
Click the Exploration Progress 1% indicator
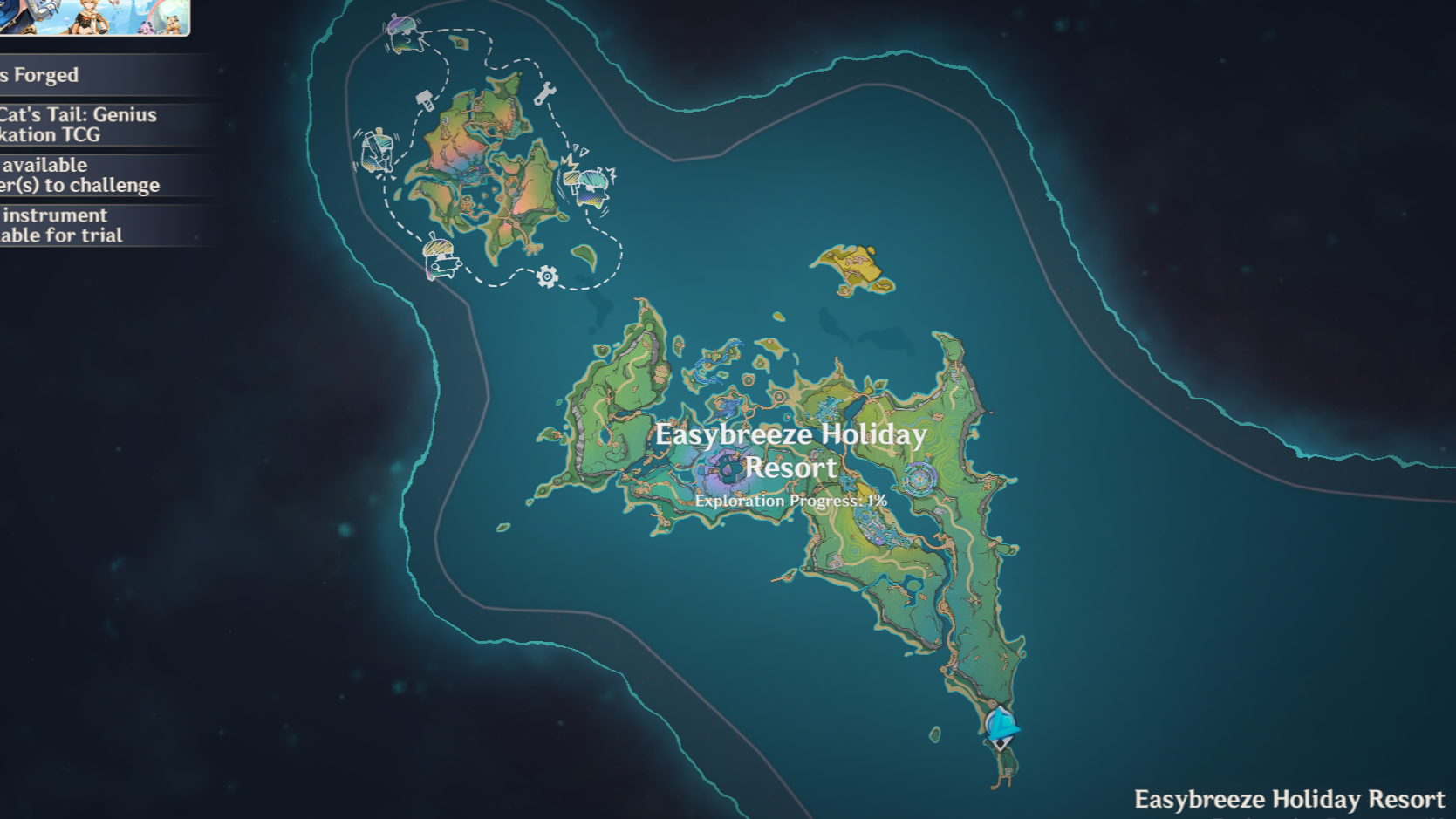point(790,501)
